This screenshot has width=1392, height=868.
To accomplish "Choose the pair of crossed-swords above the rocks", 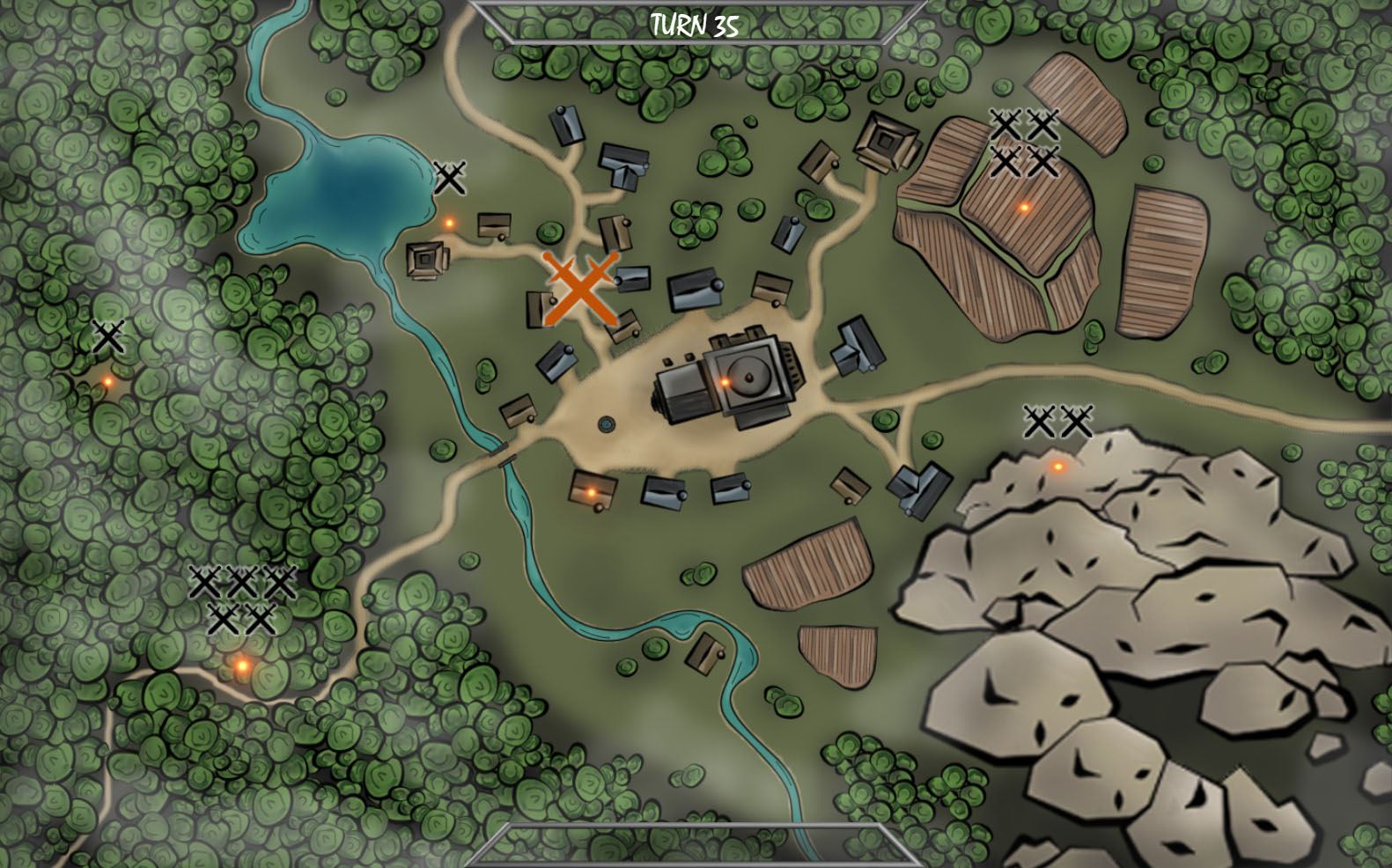I will pos(1057,422).
